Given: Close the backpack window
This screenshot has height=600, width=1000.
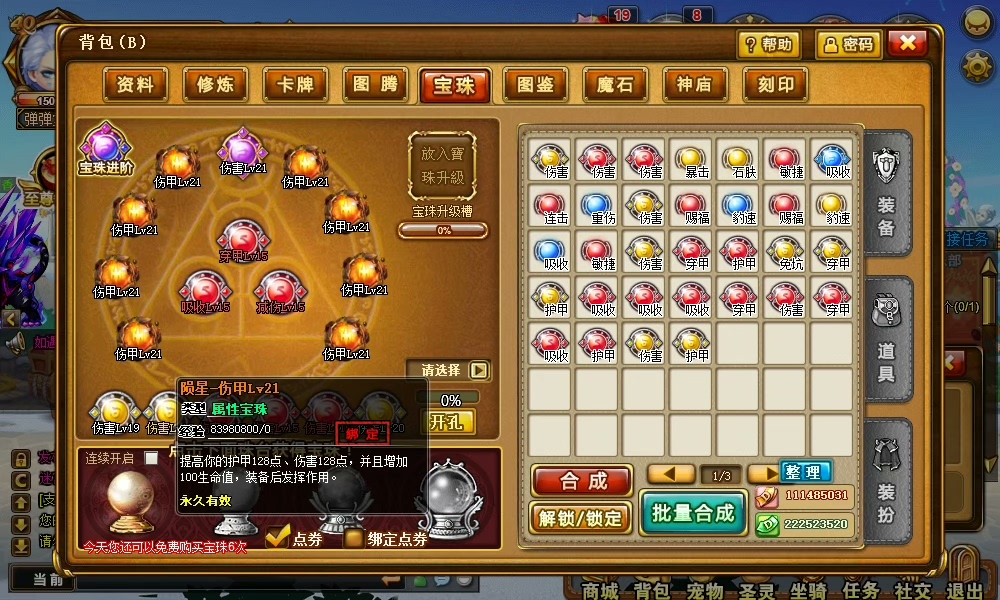Looking at the screenshot, I should coord(907,43).
